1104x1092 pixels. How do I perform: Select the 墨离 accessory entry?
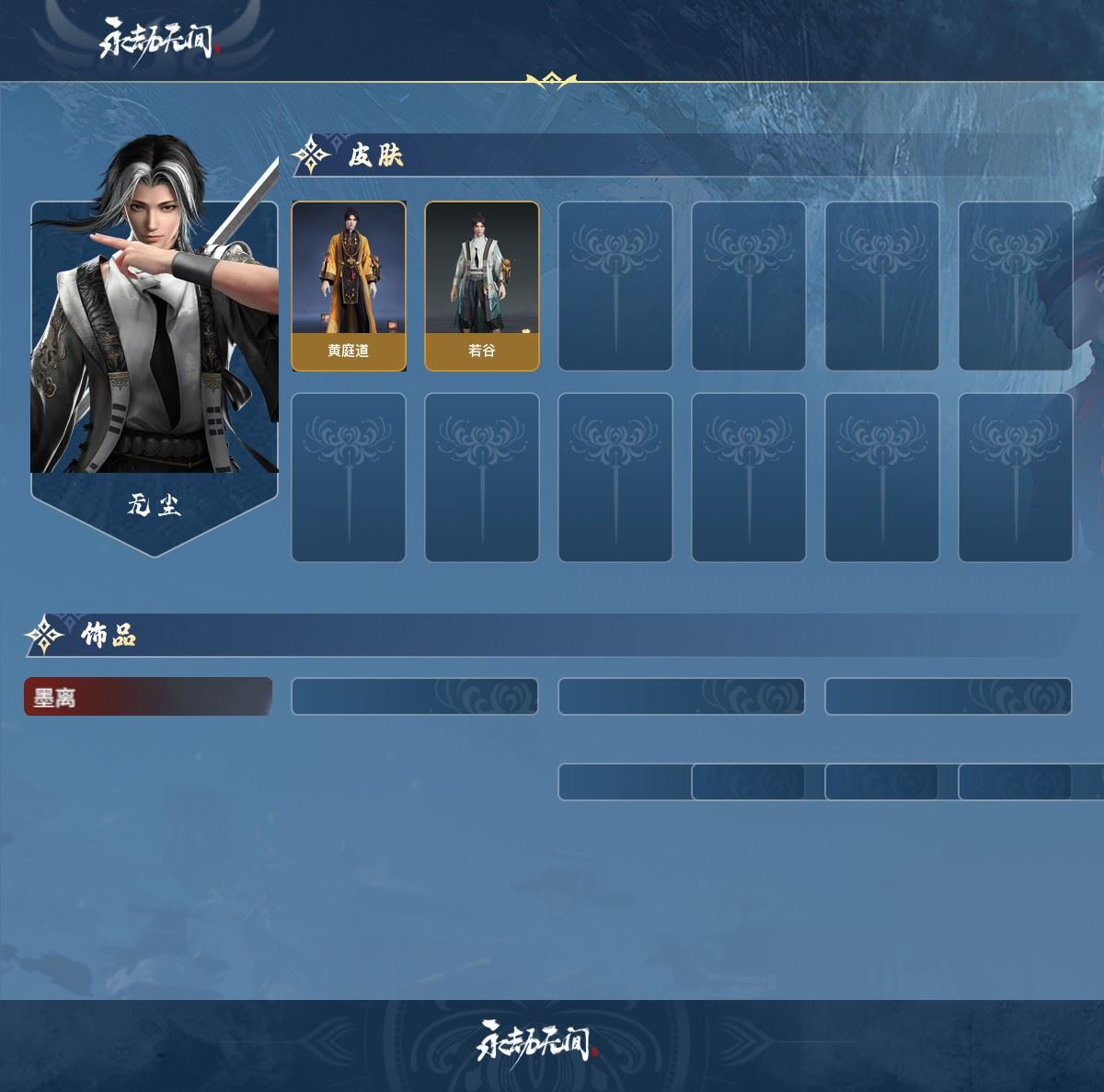pyautogui.click(x=148, y=697)
